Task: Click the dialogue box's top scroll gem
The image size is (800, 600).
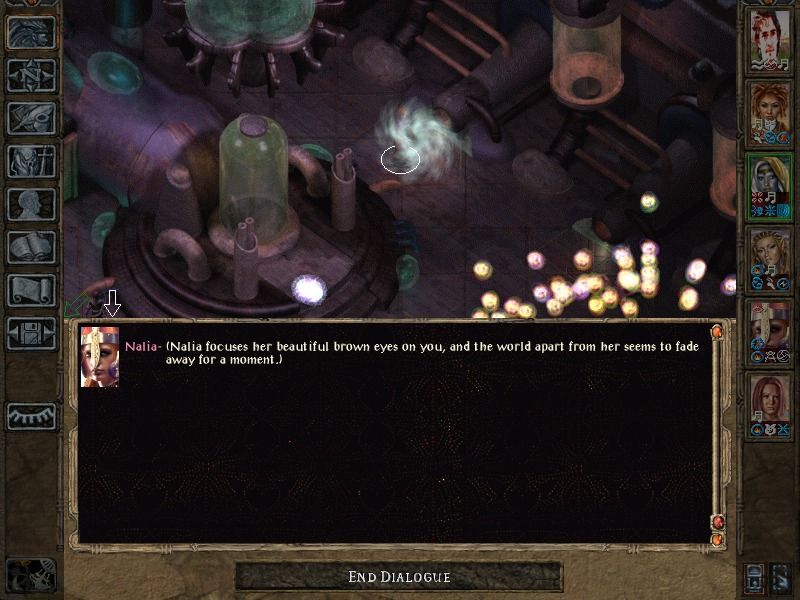Action: [716, 331]
